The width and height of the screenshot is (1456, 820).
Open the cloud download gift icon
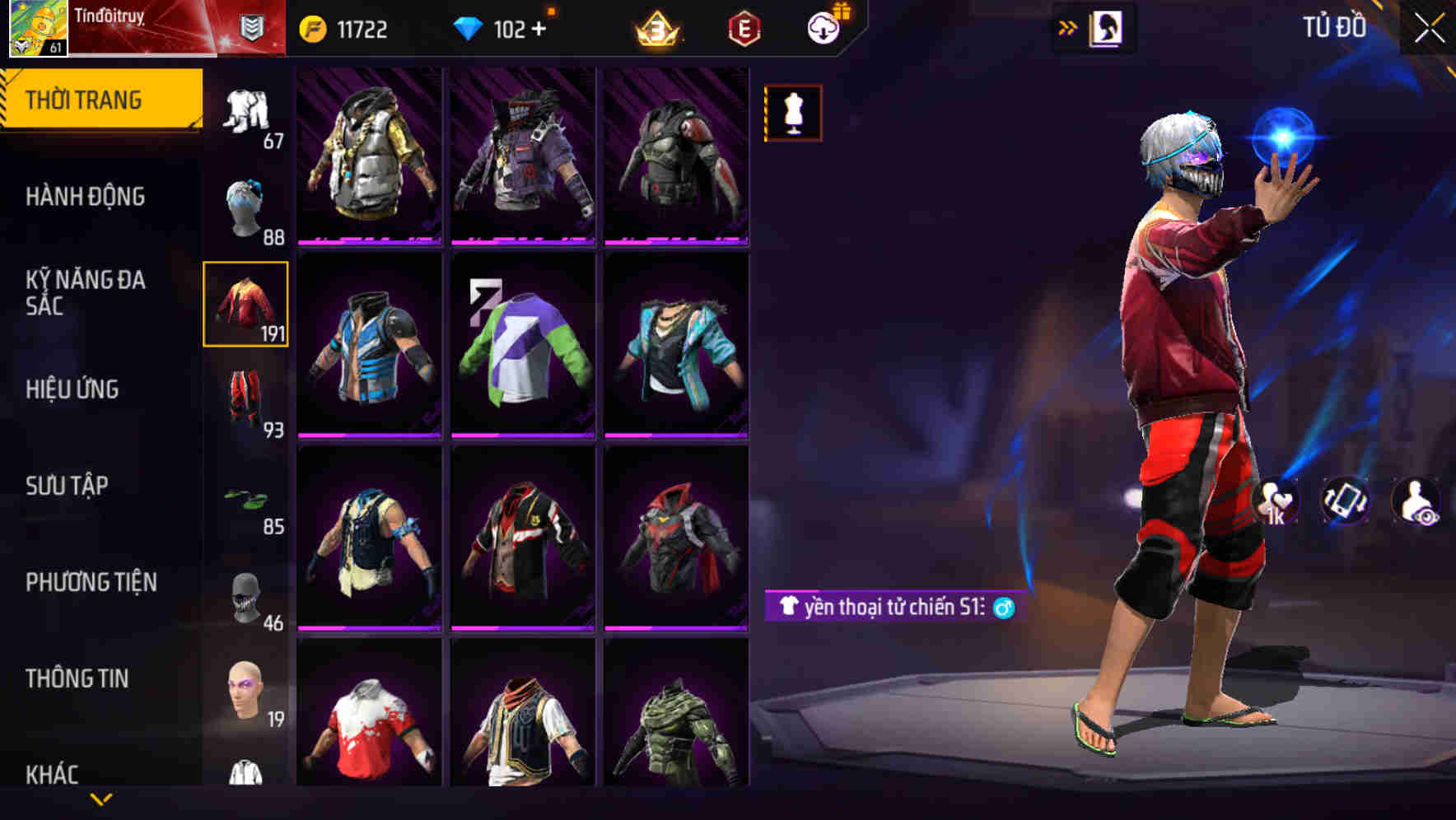(826, 27)
